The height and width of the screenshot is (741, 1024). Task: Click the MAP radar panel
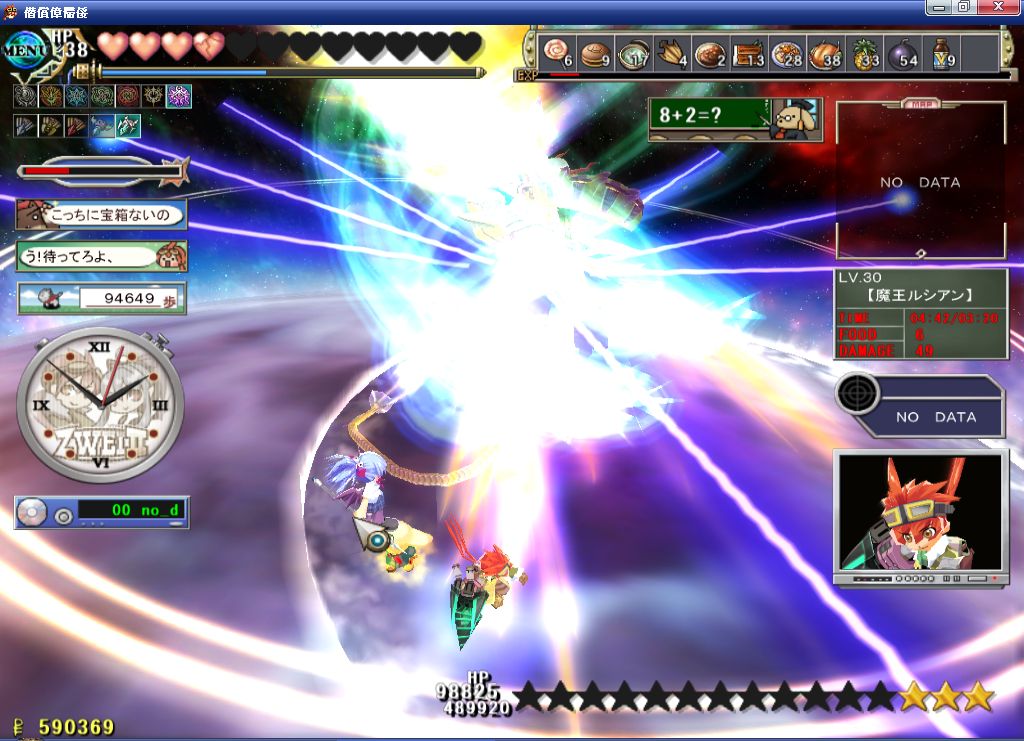(920, 181)
